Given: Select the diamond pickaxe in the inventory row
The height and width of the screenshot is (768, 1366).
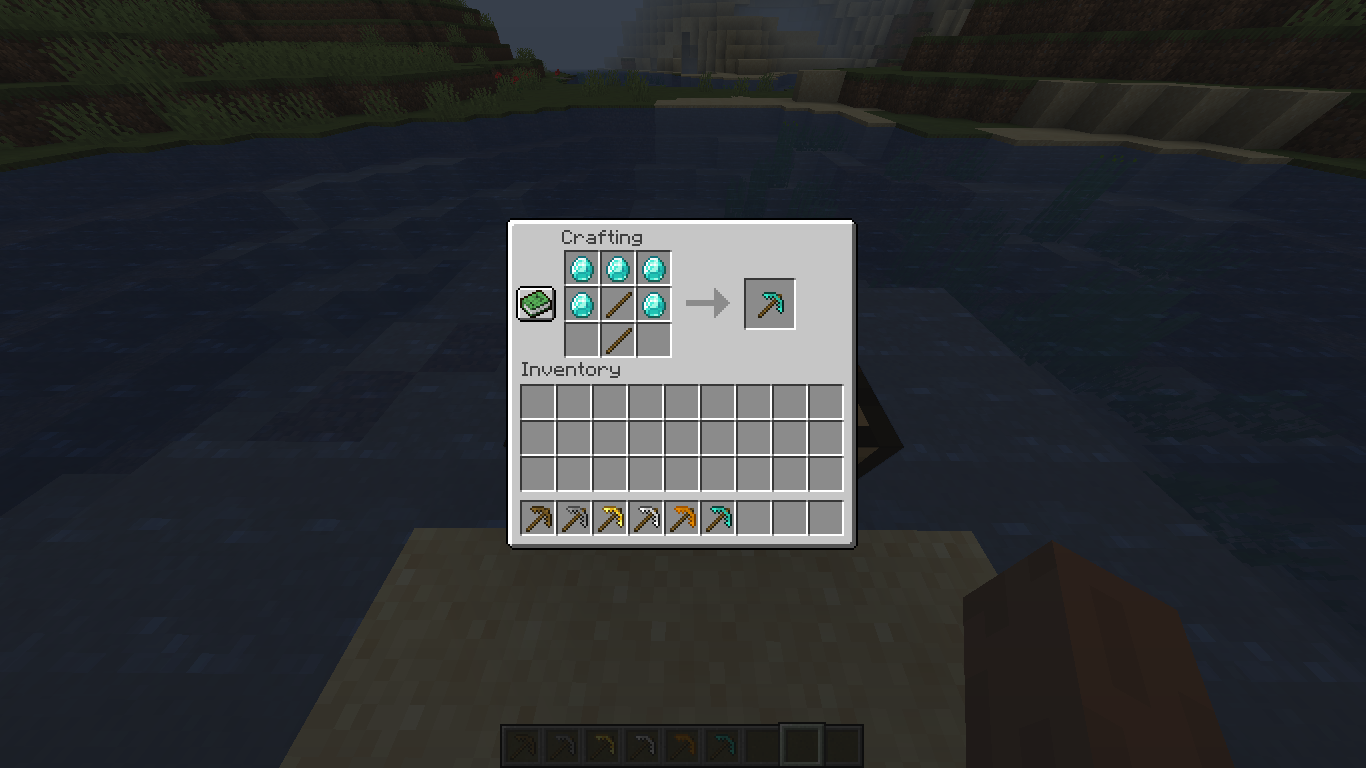Looking at the screenshot, I should pyautogui.click(x=717, y=517).
